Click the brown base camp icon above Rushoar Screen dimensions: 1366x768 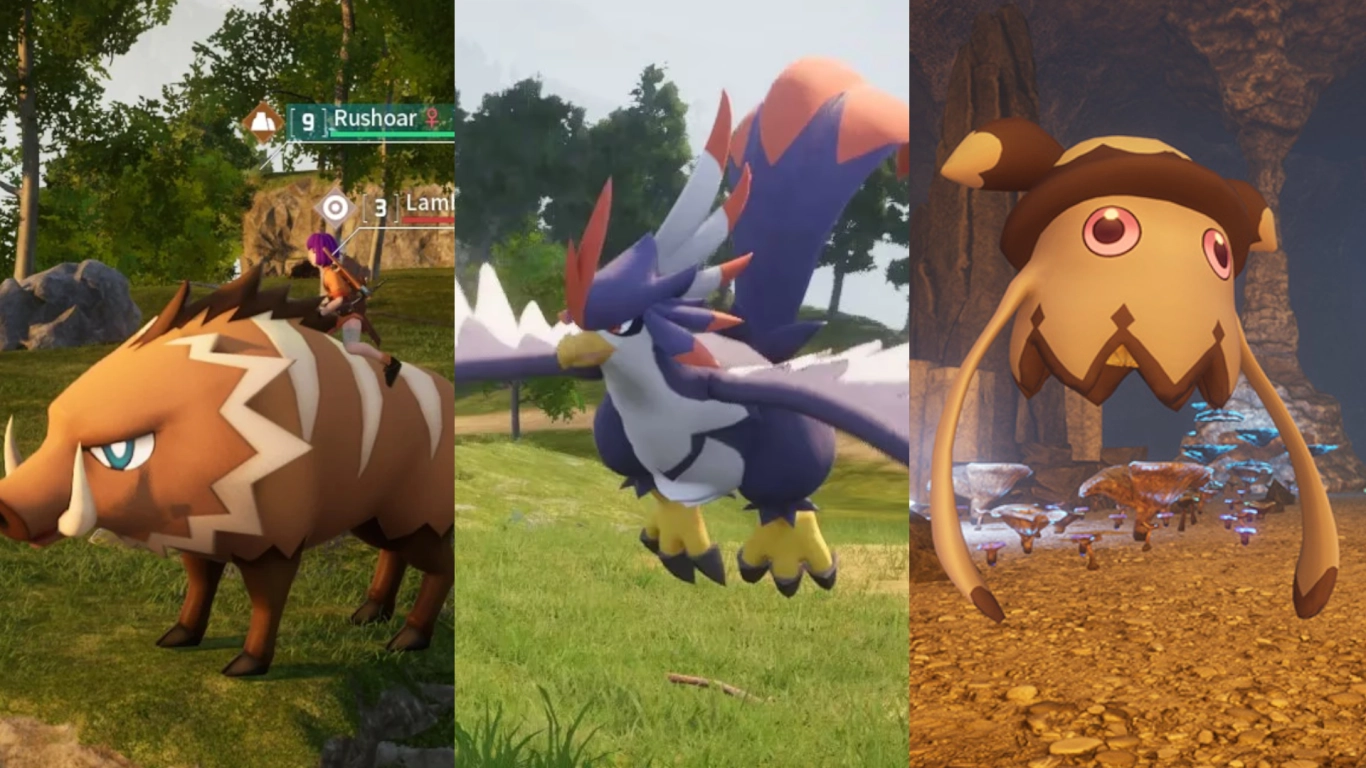click(263, 121)
